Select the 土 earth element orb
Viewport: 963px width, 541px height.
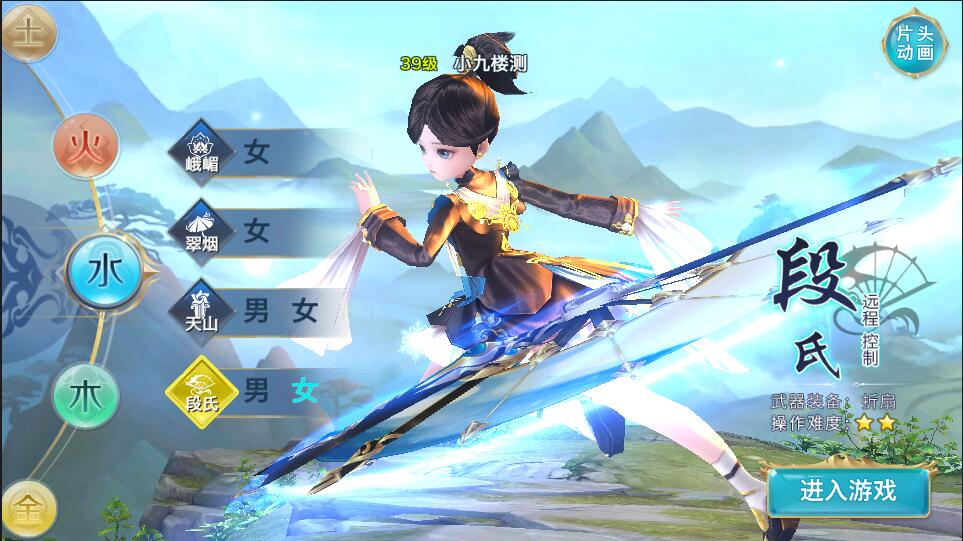pyautogui.click(x=27, y=32)
